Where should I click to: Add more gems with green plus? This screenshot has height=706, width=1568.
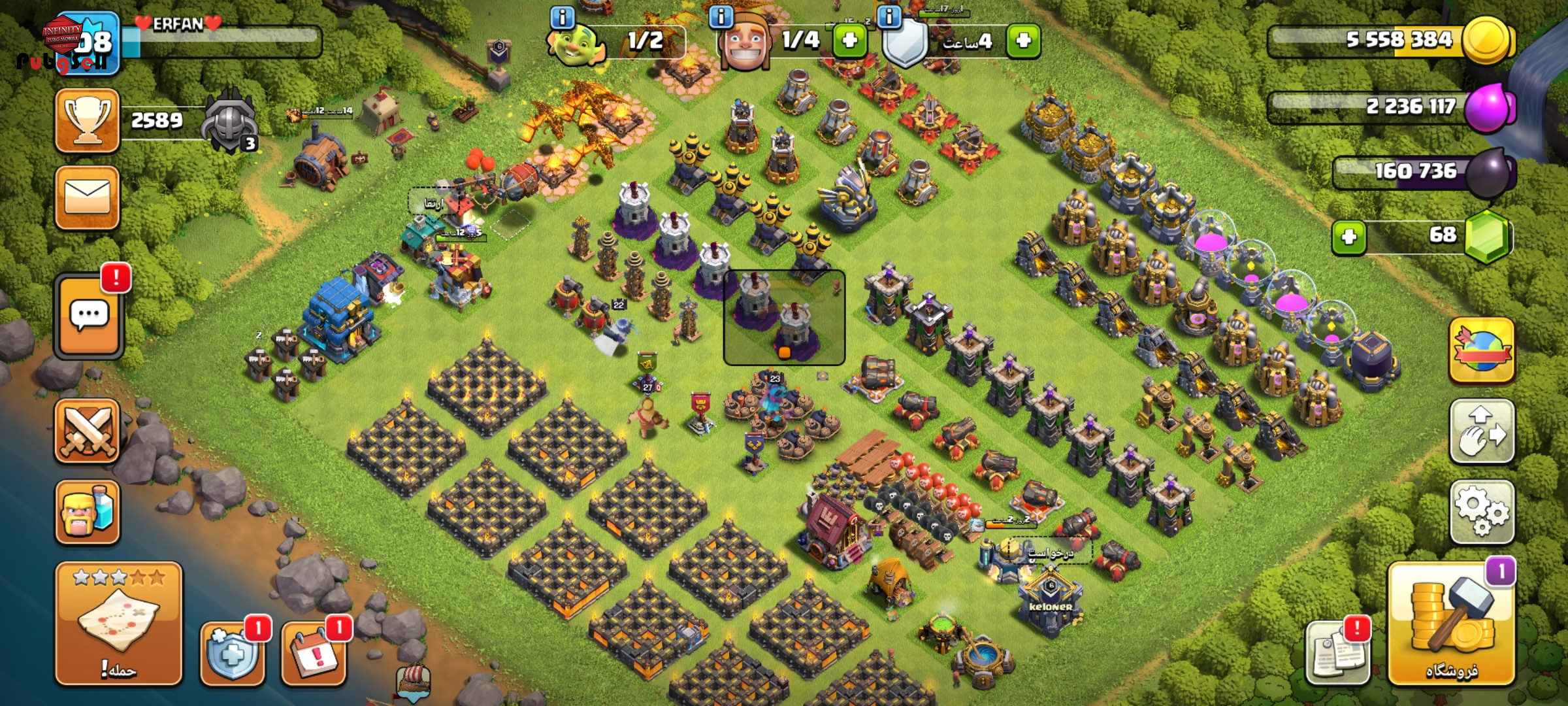(1349, 236)
